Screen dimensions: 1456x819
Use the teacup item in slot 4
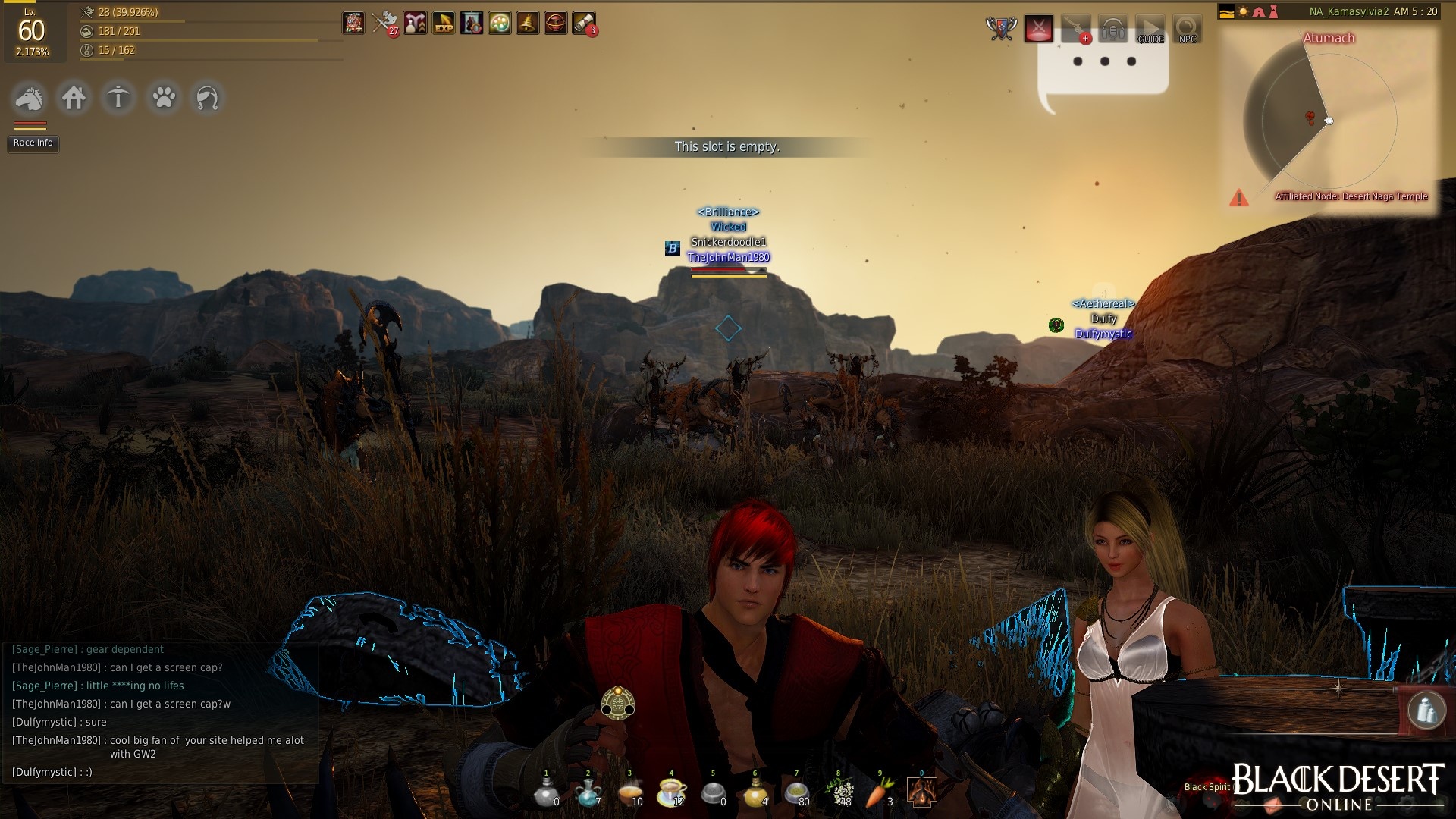click(670, 792)
